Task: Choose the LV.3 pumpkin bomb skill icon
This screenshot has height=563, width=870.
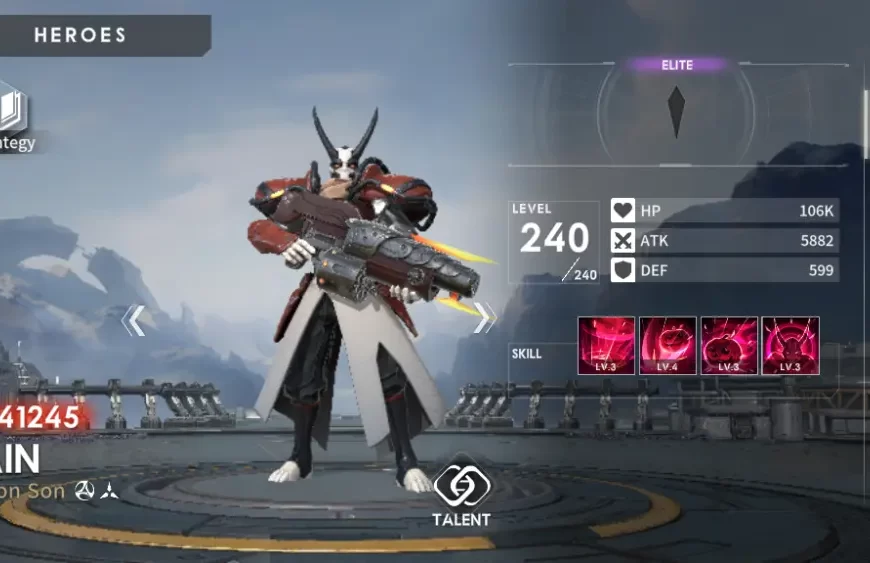Action: pos(729,346)
